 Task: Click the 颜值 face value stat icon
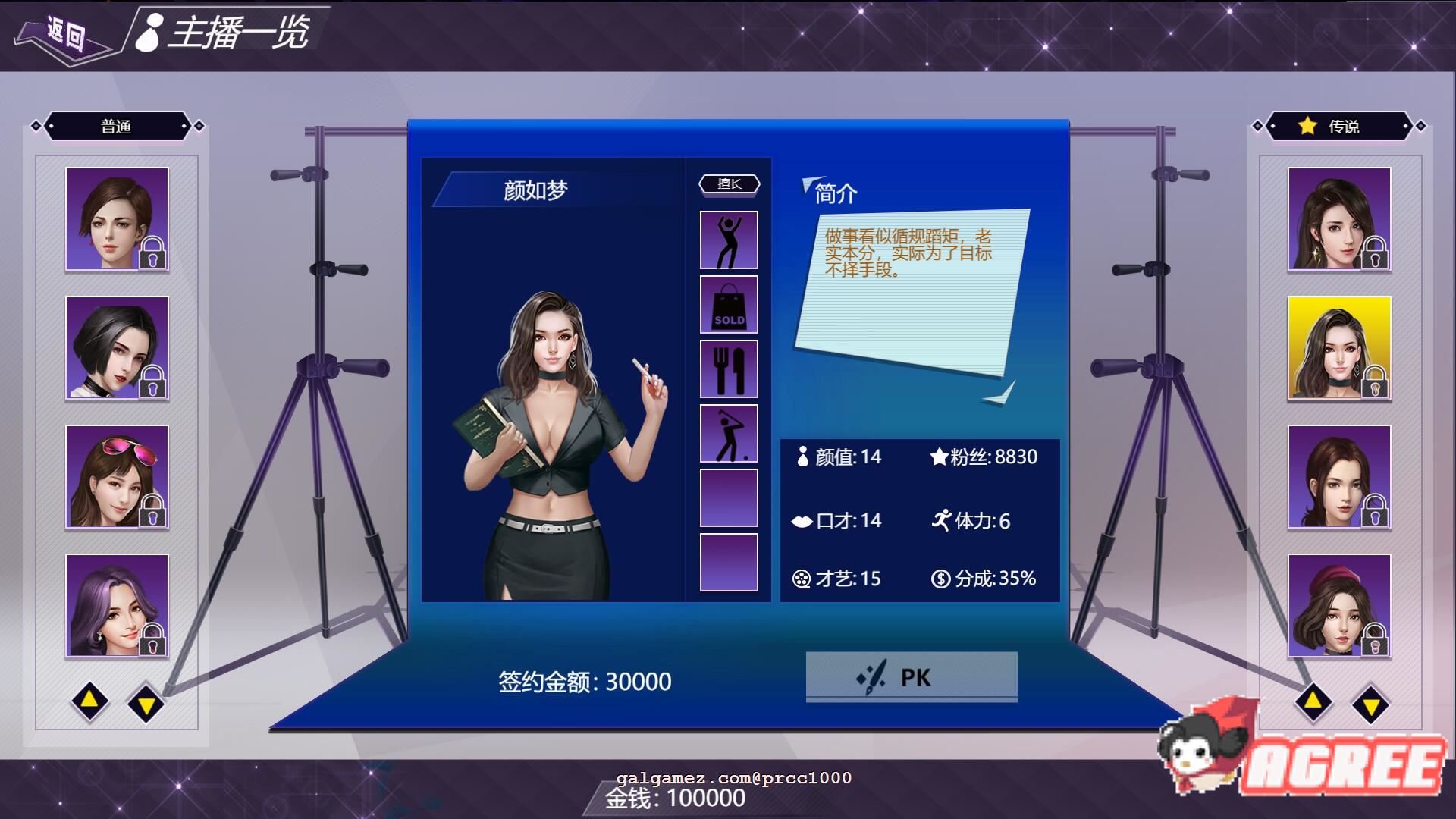coord(803,457)
